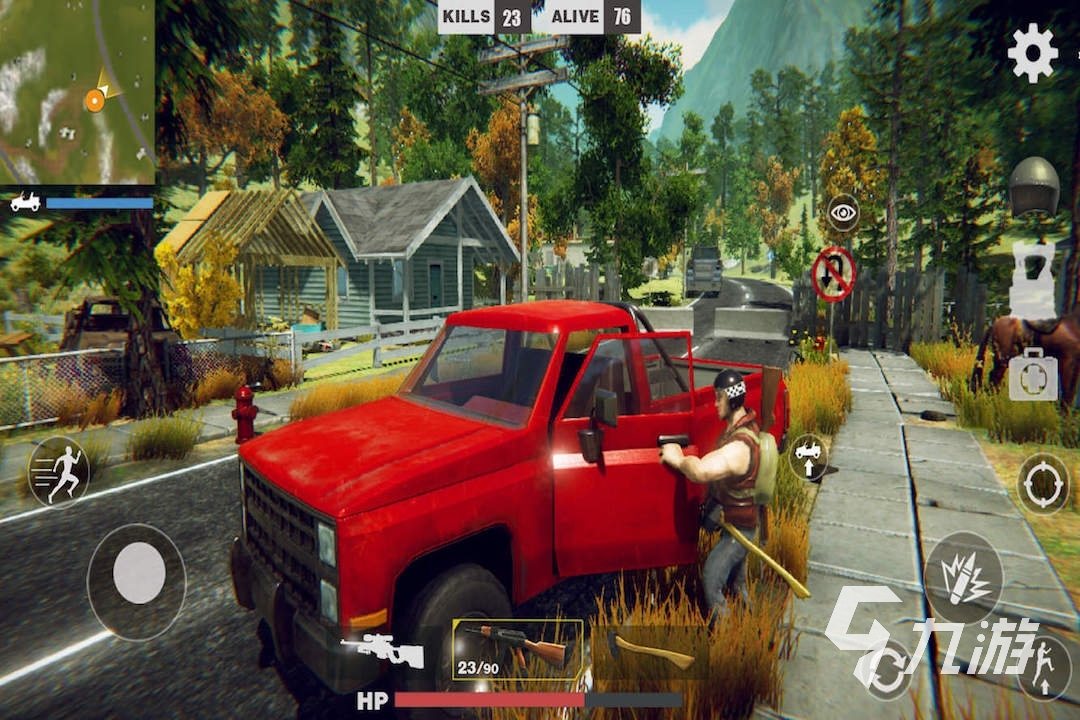Select the AK rifle slot showing 23/90

[x=517, y=648]
